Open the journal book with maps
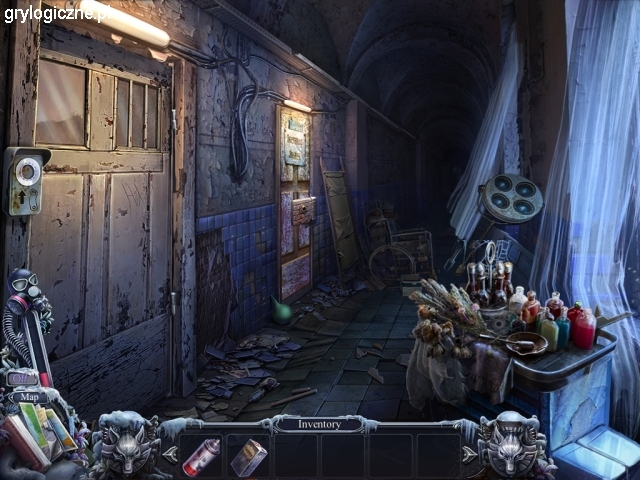 coord(40,430)
